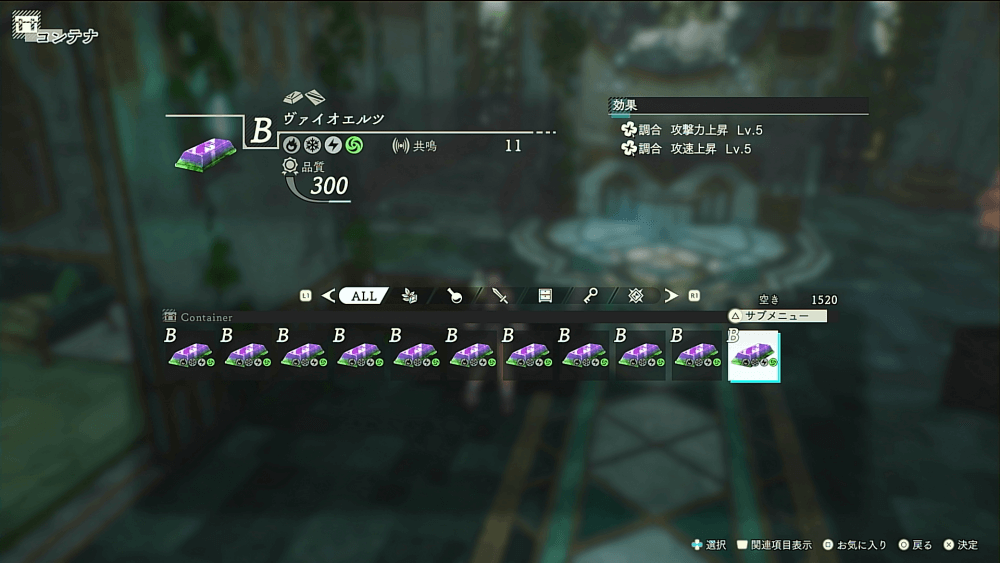Image resolution: width=1000 pixels, height=563 pixels.
Task: Switch to the furniture drawer tab
Action: click(545, 296)
